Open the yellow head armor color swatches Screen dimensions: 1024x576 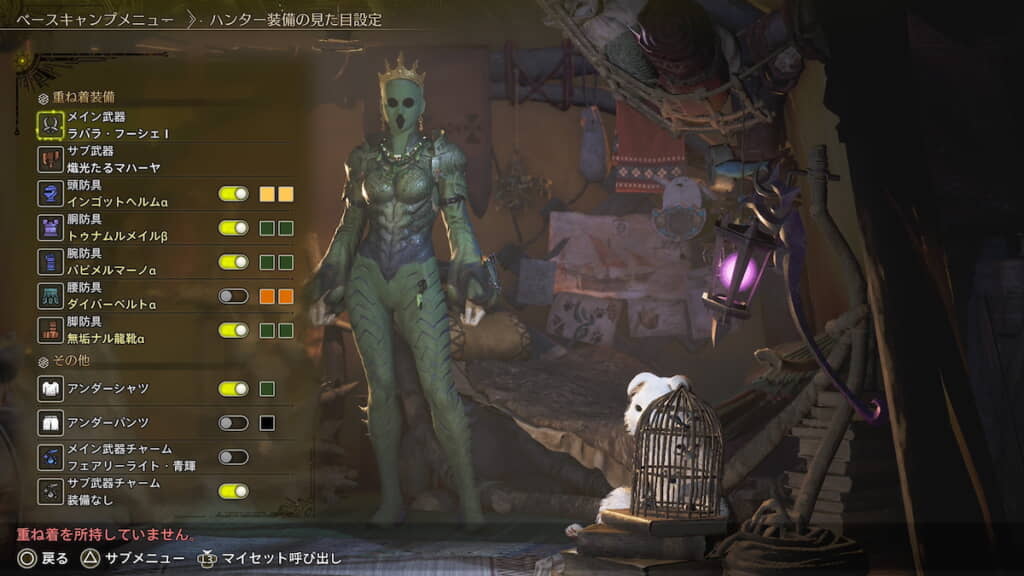277,194
